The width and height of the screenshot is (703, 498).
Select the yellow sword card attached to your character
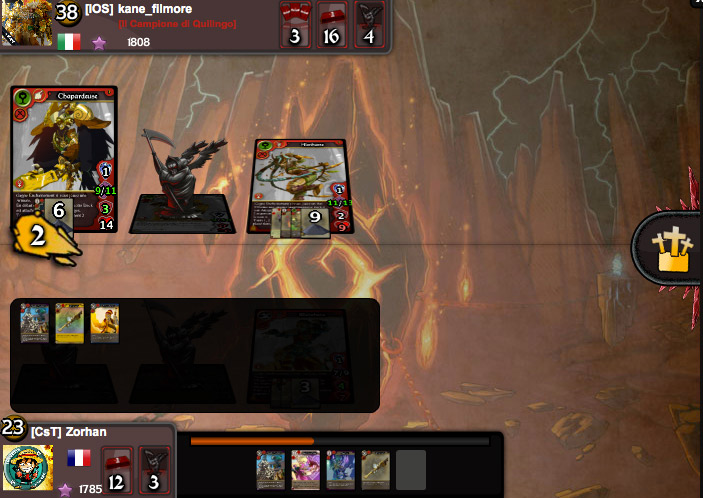pyautogui.click(x=69, y=323)
